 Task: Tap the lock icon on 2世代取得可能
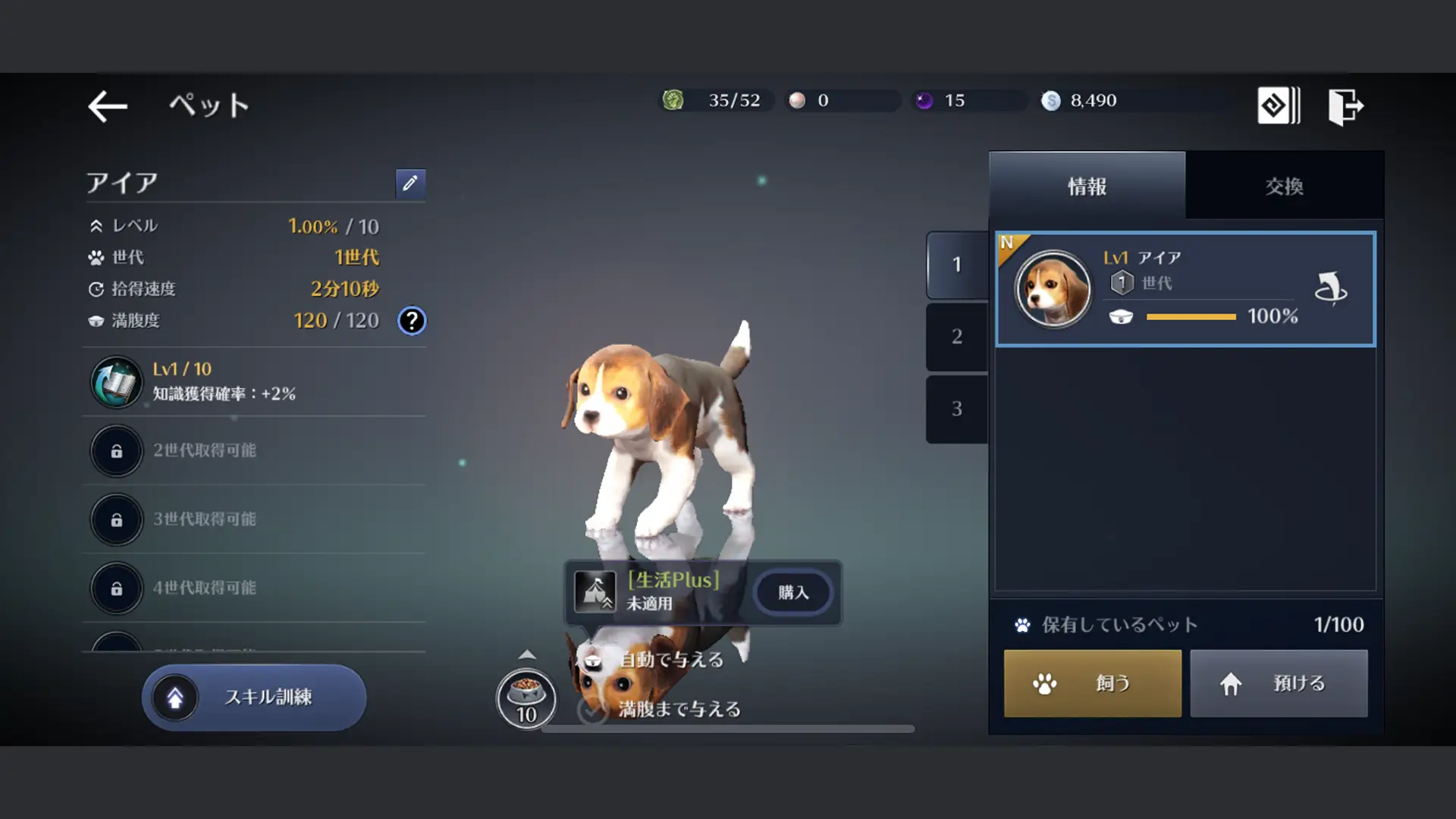point(115,451)
